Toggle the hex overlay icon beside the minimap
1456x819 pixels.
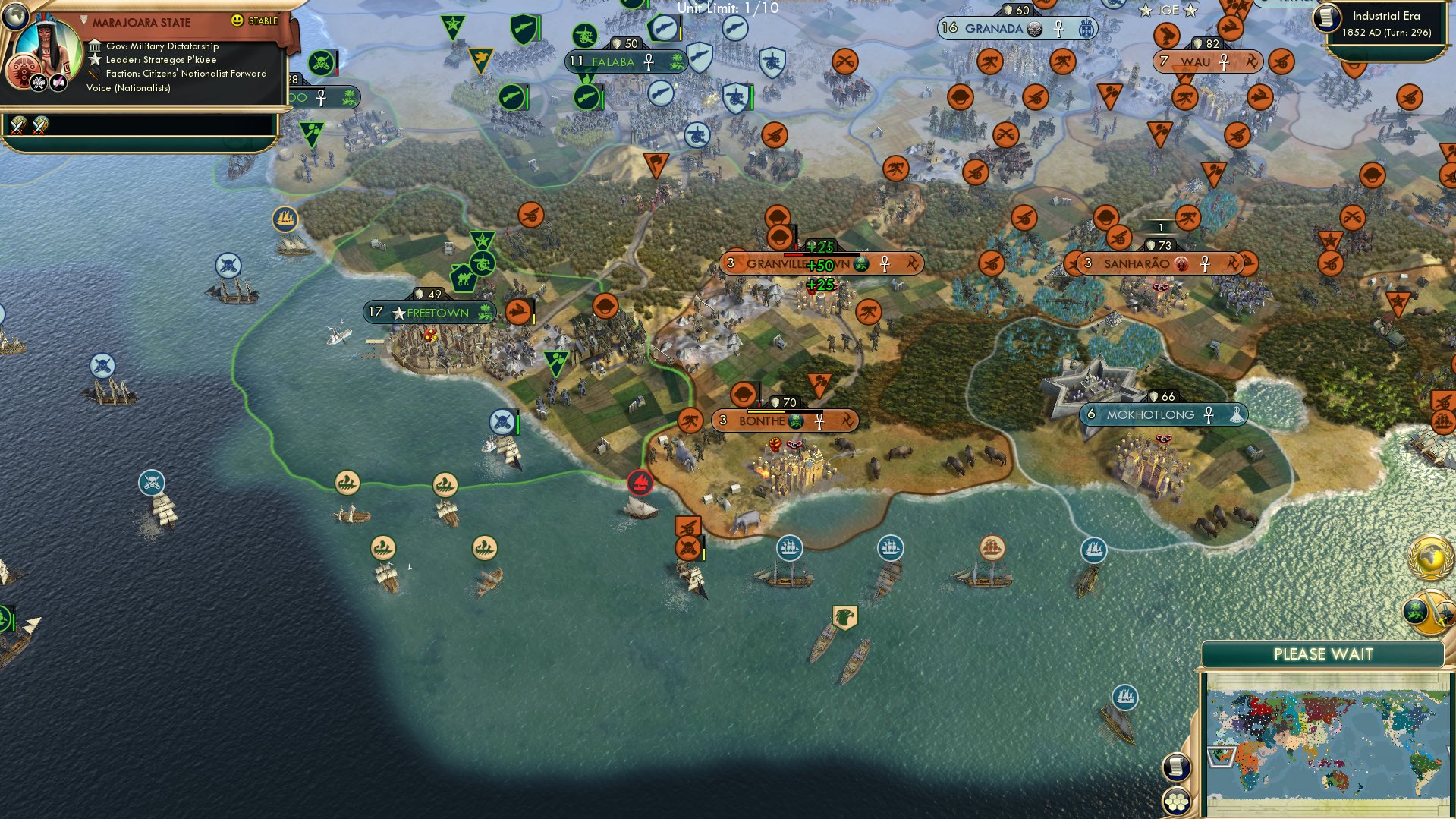coord(1178,802)
